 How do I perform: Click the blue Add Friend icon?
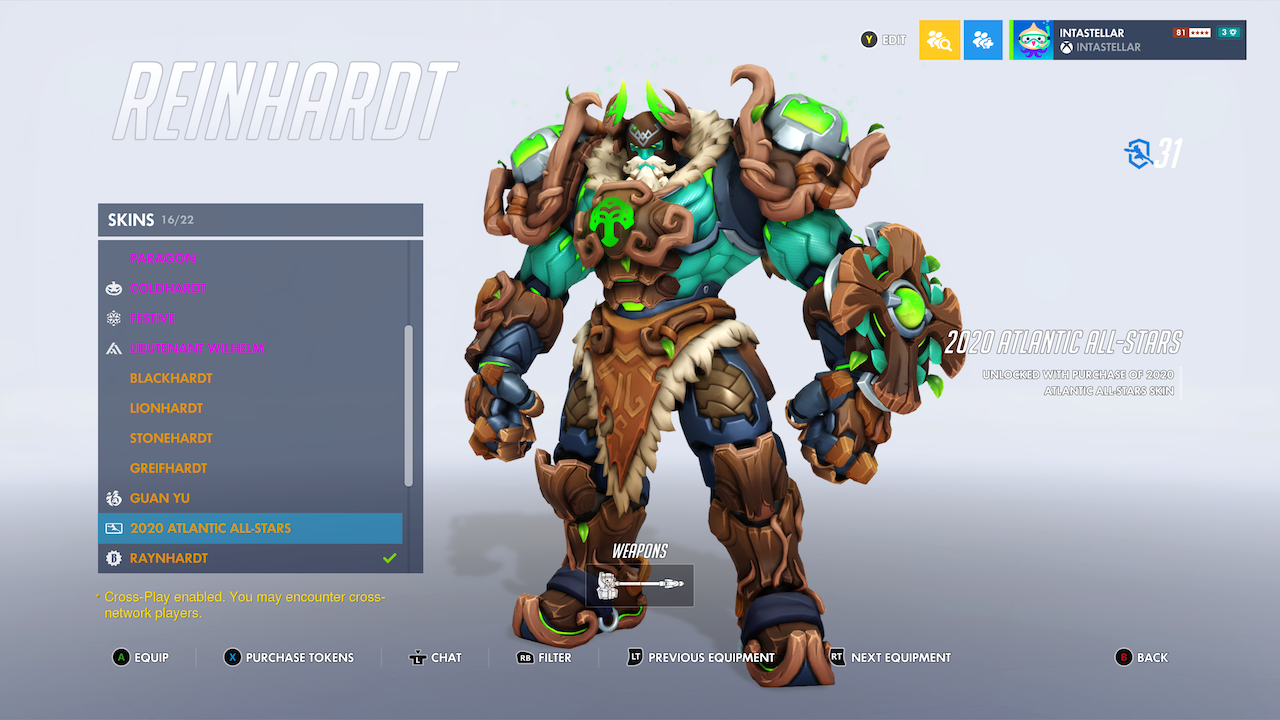pyautogui.click(x=983, y=40)
